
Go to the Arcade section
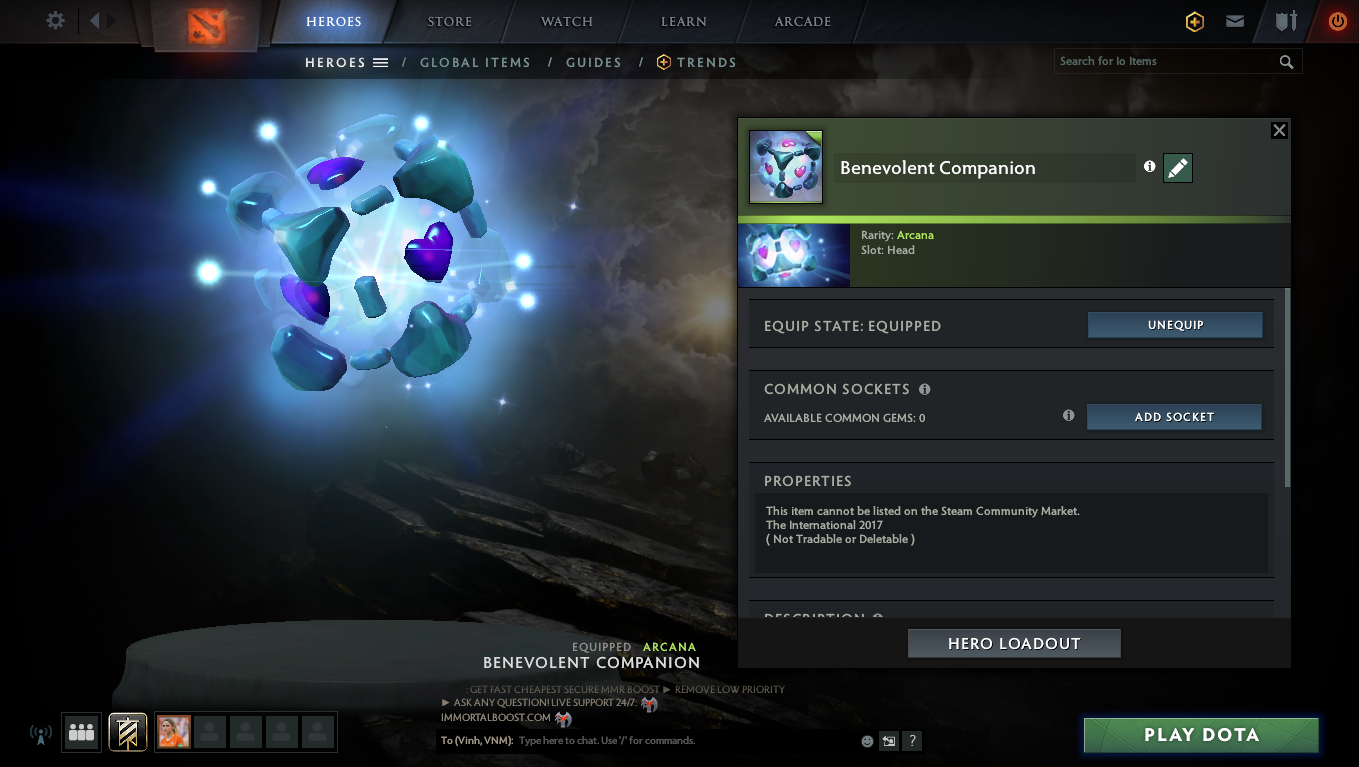802,21
